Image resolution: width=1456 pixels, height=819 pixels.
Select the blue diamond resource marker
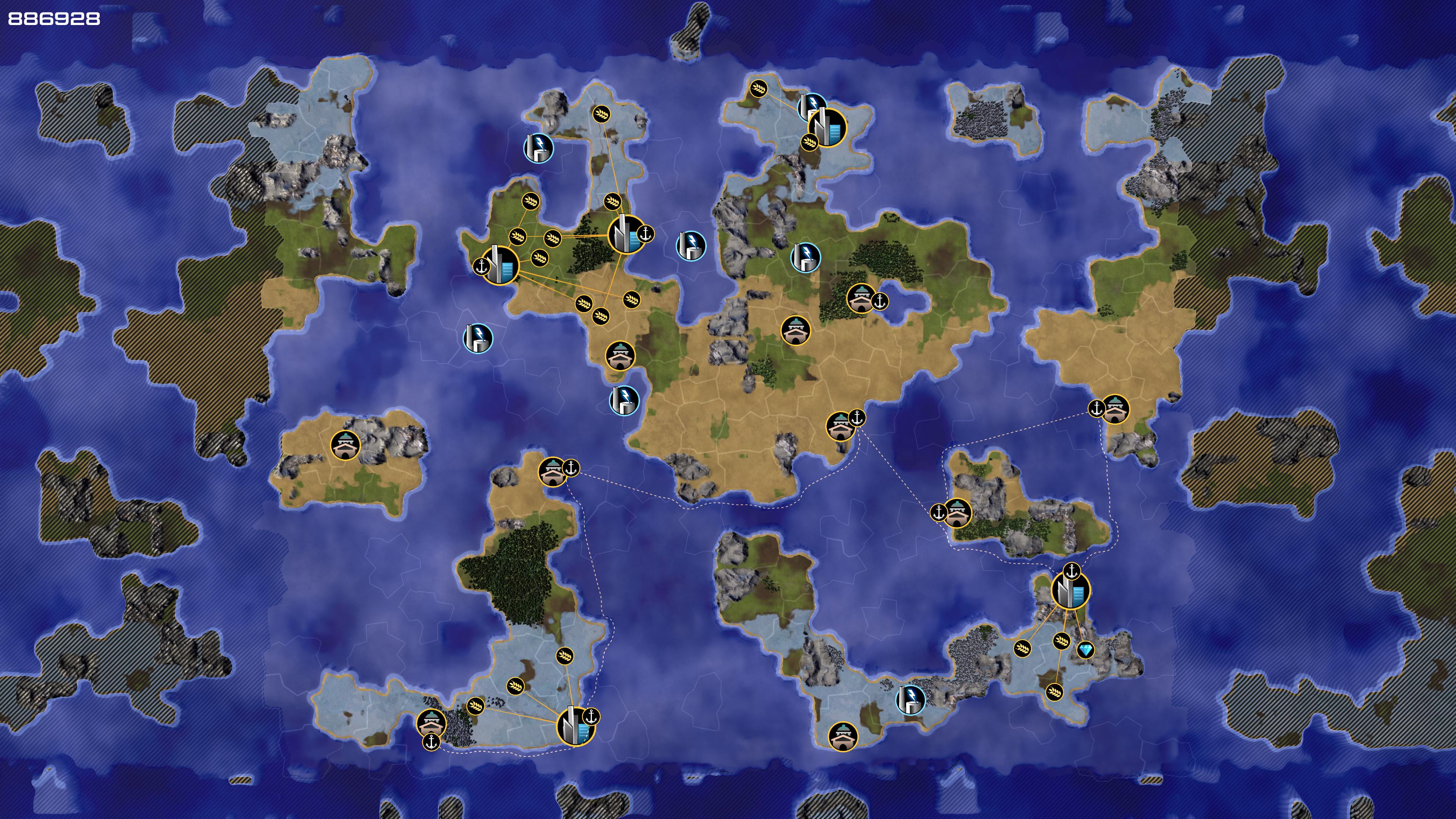tap(1085, 650)
